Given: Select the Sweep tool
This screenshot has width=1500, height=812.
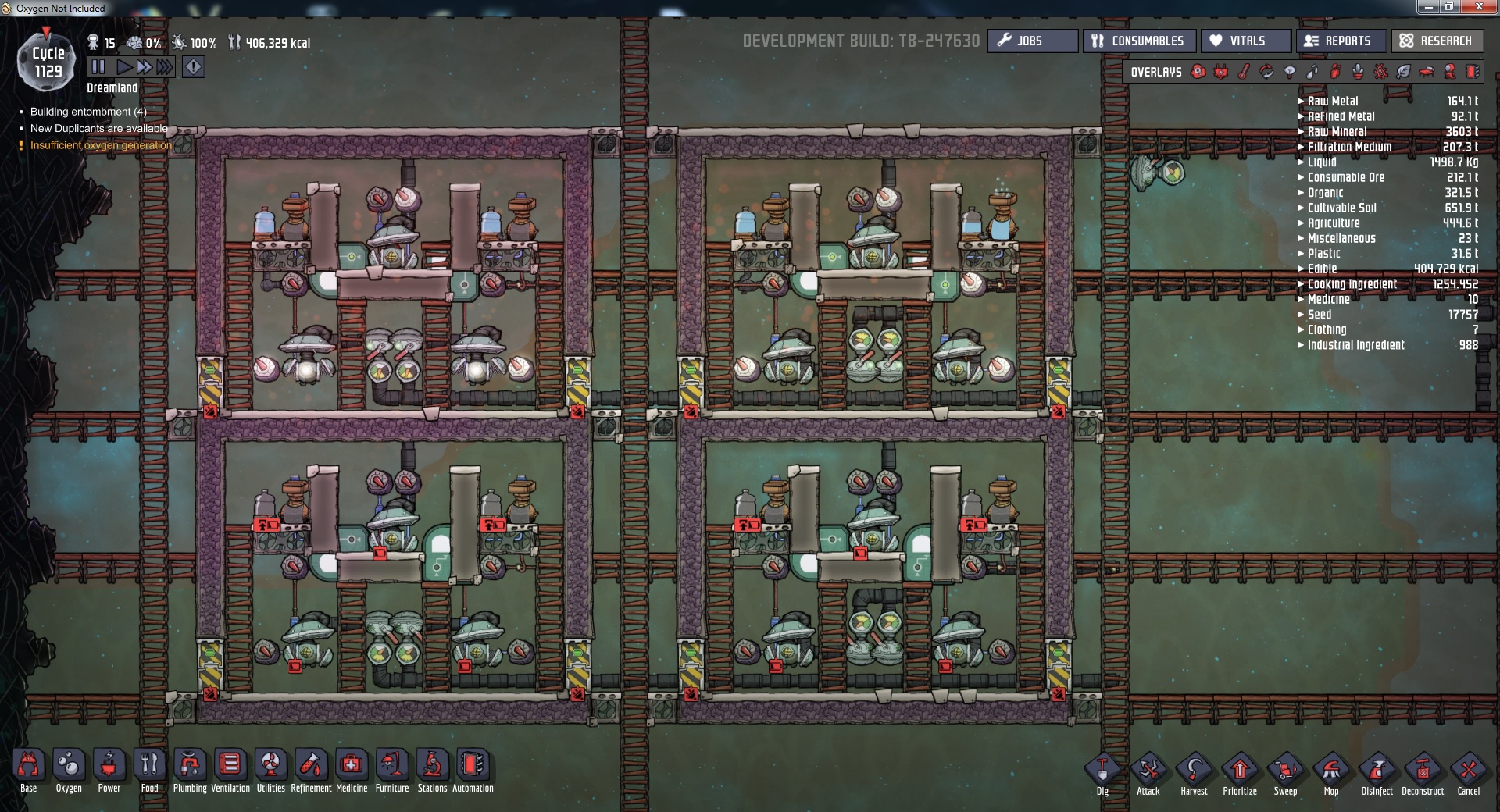Looking at the screenshot, I should [1285, 769].
